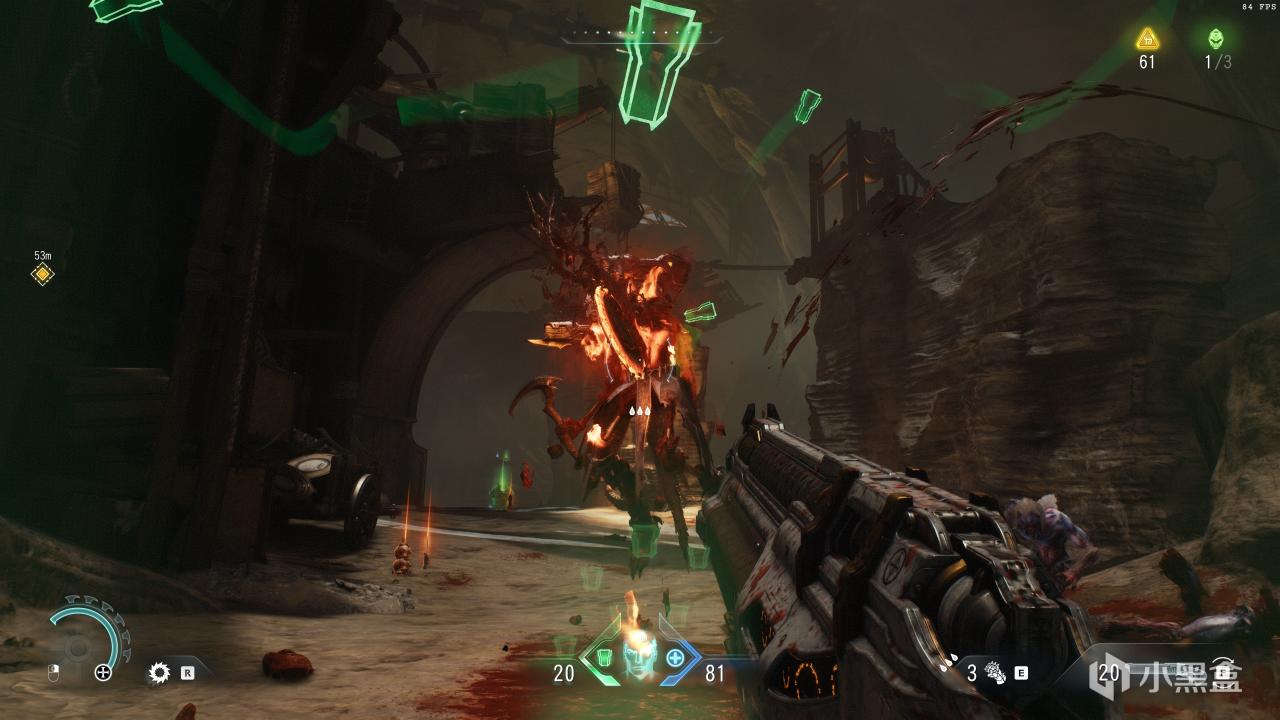Click the gold triangle currency icon
The image size is (1280, 720).
click(1147, 39)
